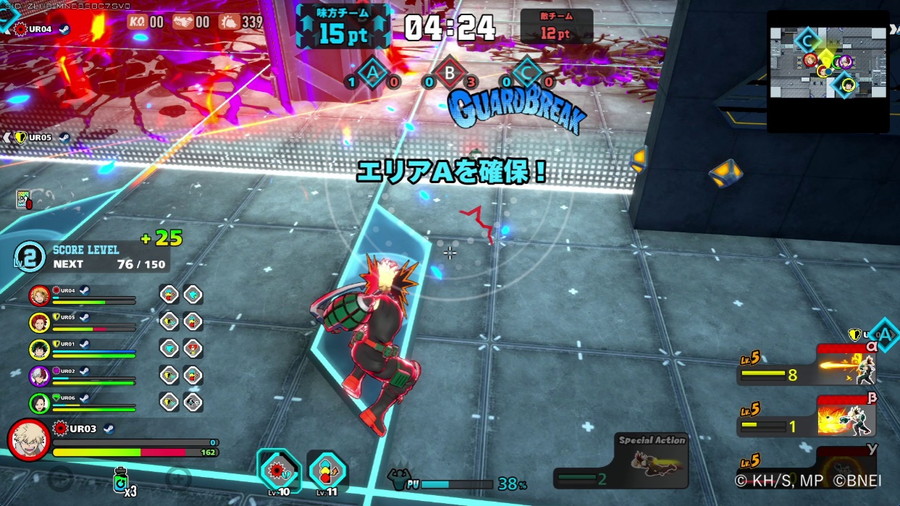Click the Area B capture indicator
Viewport: 900px width, 506px height.
[450, 73]
